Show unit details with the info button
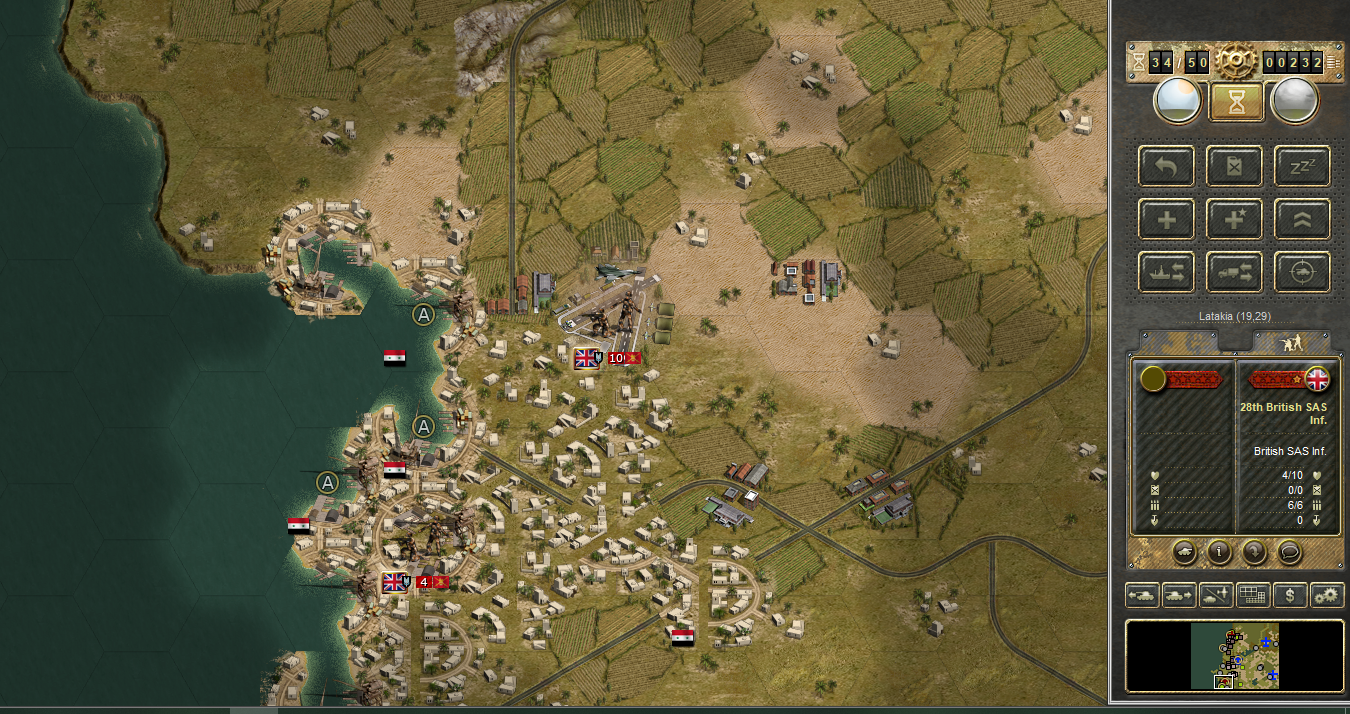This screenshot has width=1350, height=714. [1218, 551]
